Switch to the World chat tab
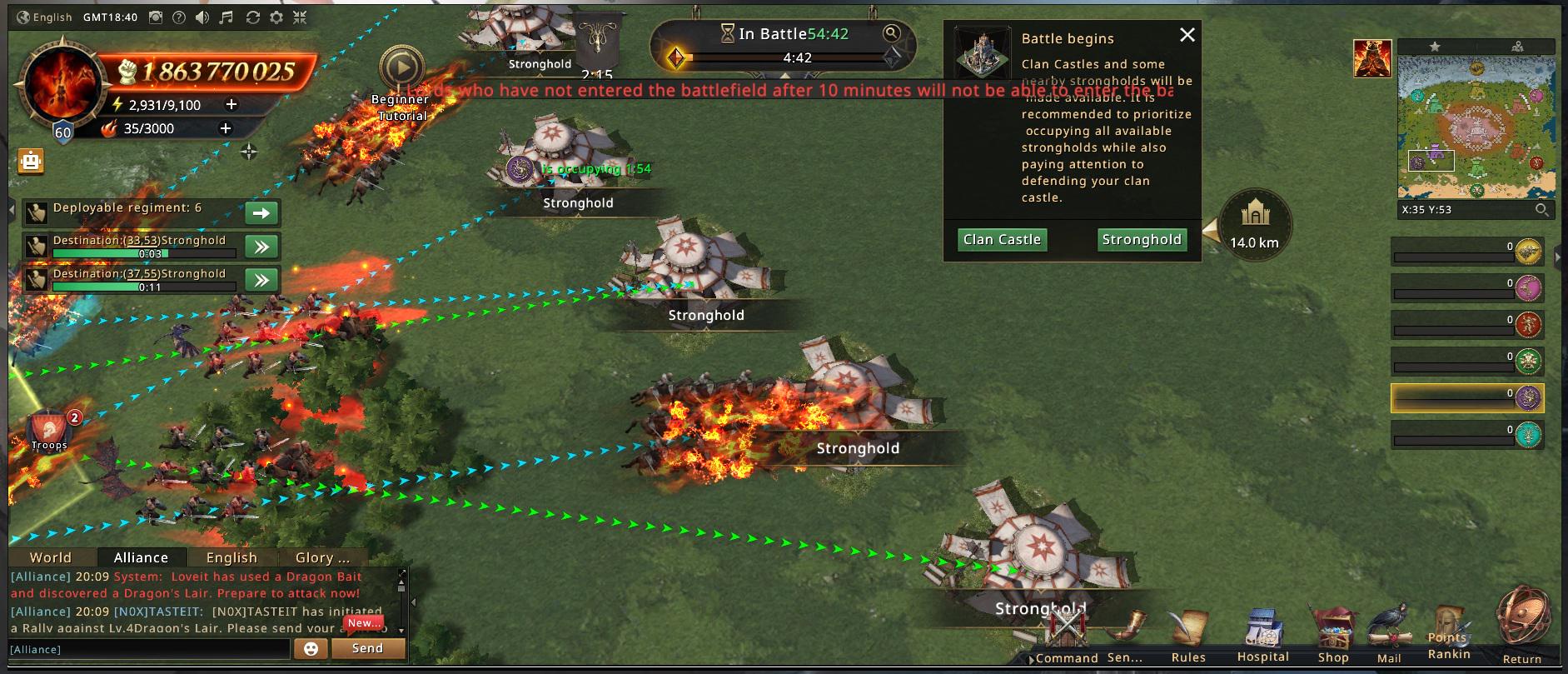The image size is (1568, 674). pyautogui.click(x=51, y=557)
